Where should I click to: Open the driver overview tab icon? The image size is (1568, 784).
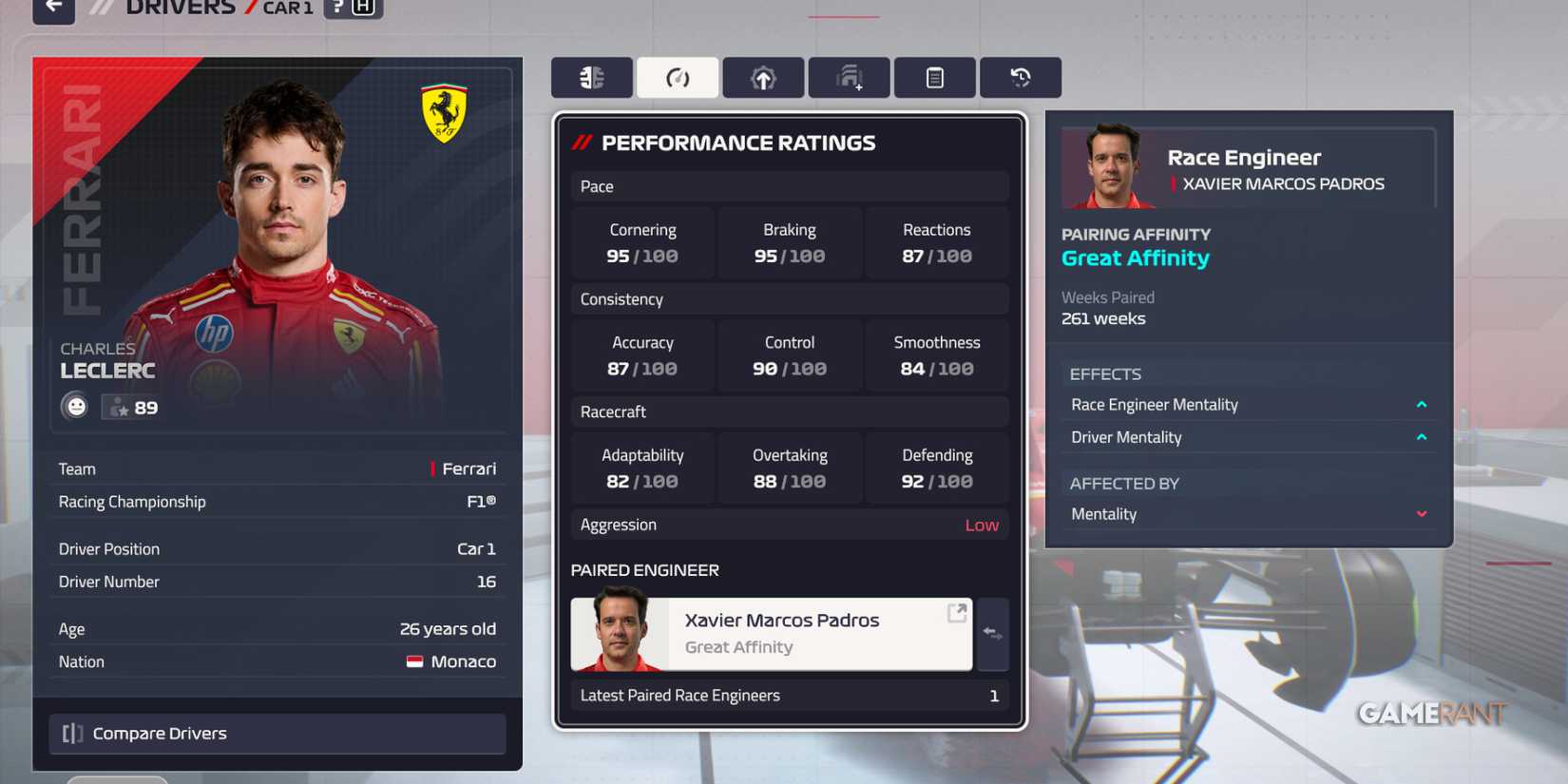[x=591, y=77]
